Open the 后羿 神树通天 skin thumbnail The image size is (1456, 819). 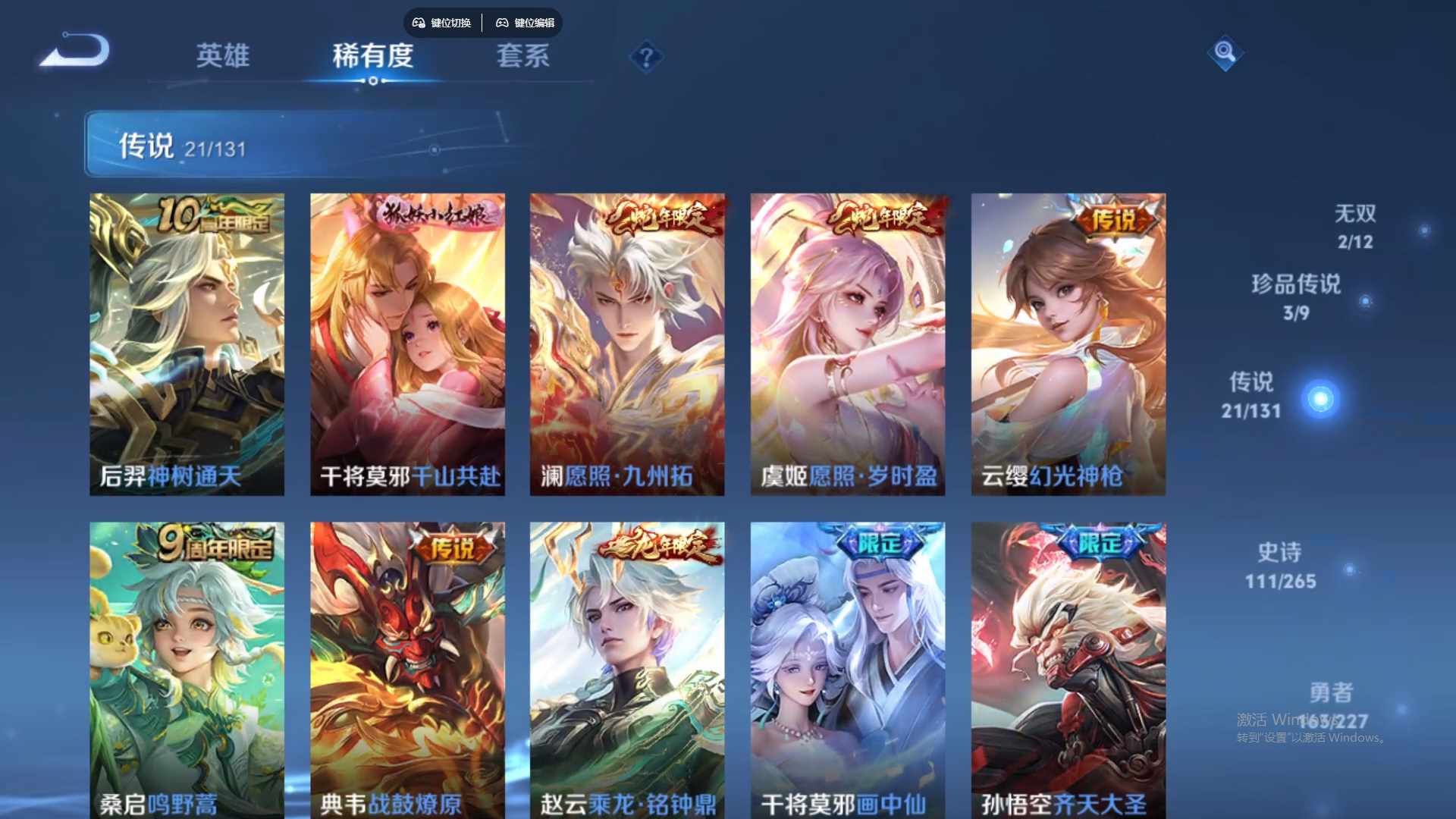187,343
